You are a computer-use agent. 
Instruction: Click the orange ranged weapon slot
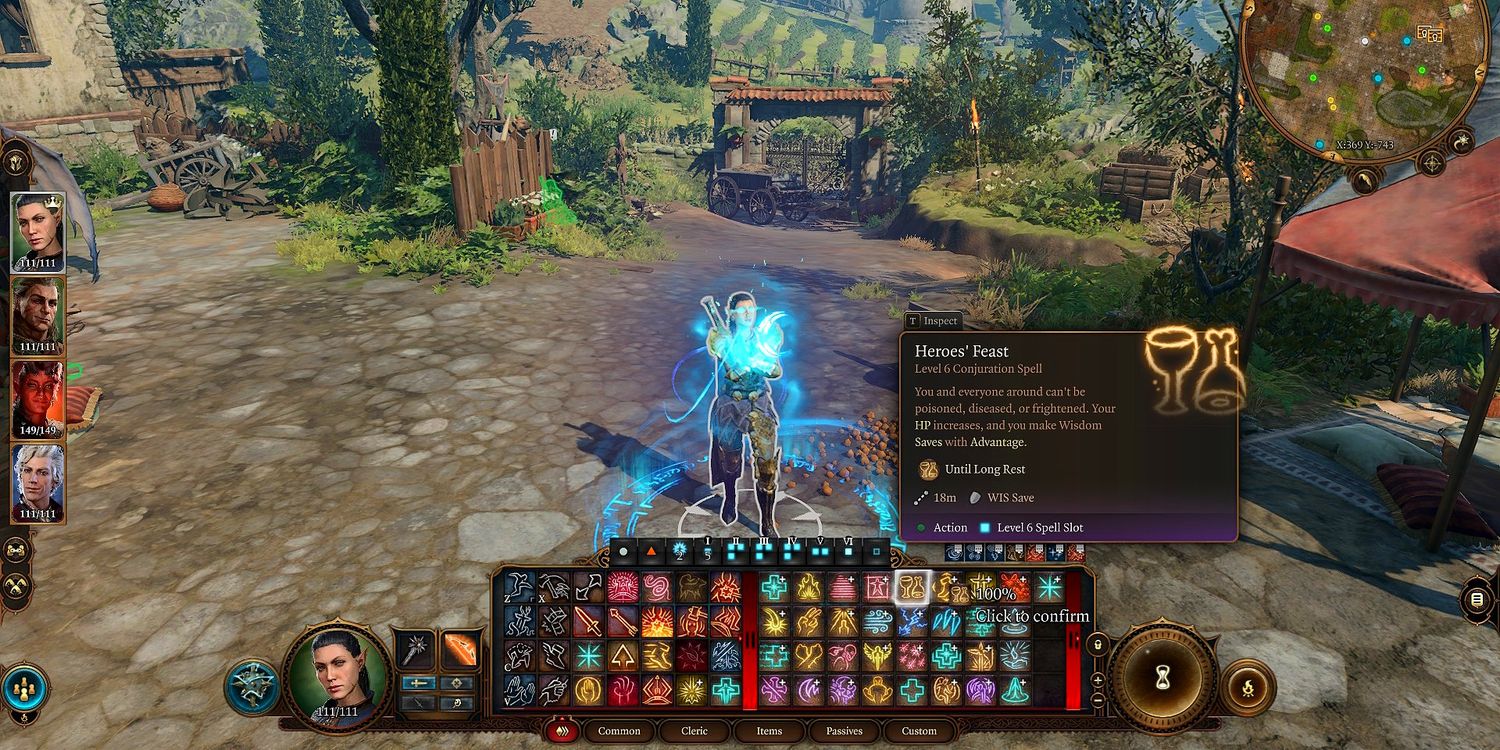pos(458,649)
